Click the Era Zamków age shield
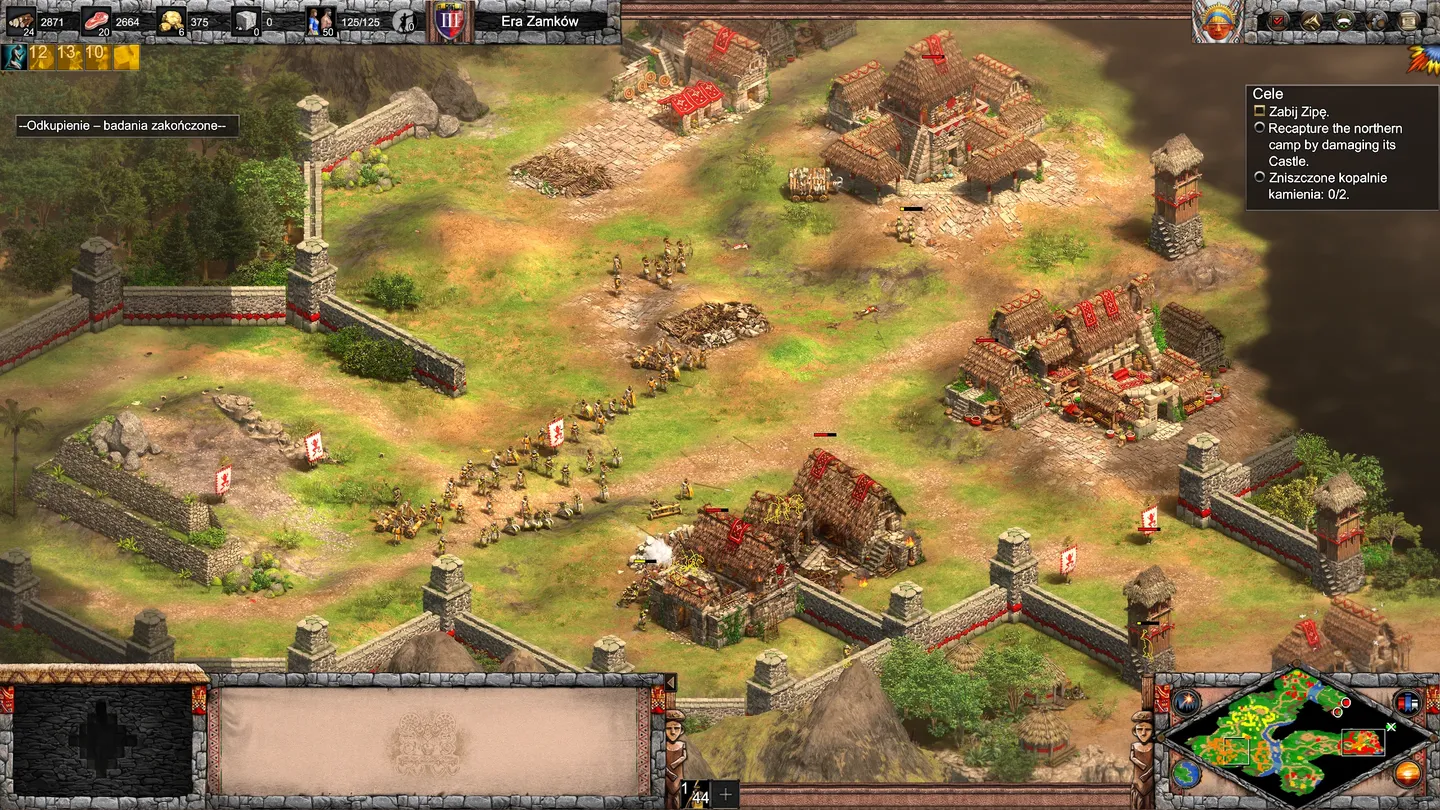Viewport: 1440px width, 810px height. [x=449, y=21]
